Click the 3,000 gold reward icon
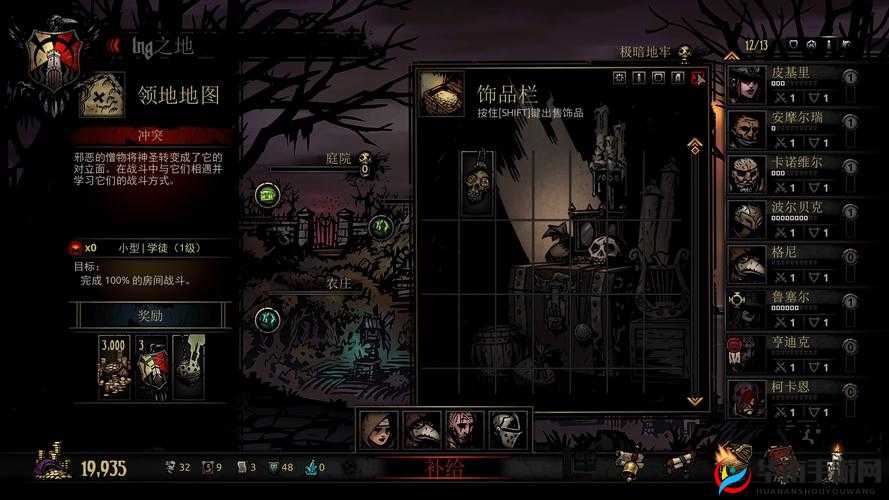Screen dimensions: 889x500 click(x=114, y=361)
